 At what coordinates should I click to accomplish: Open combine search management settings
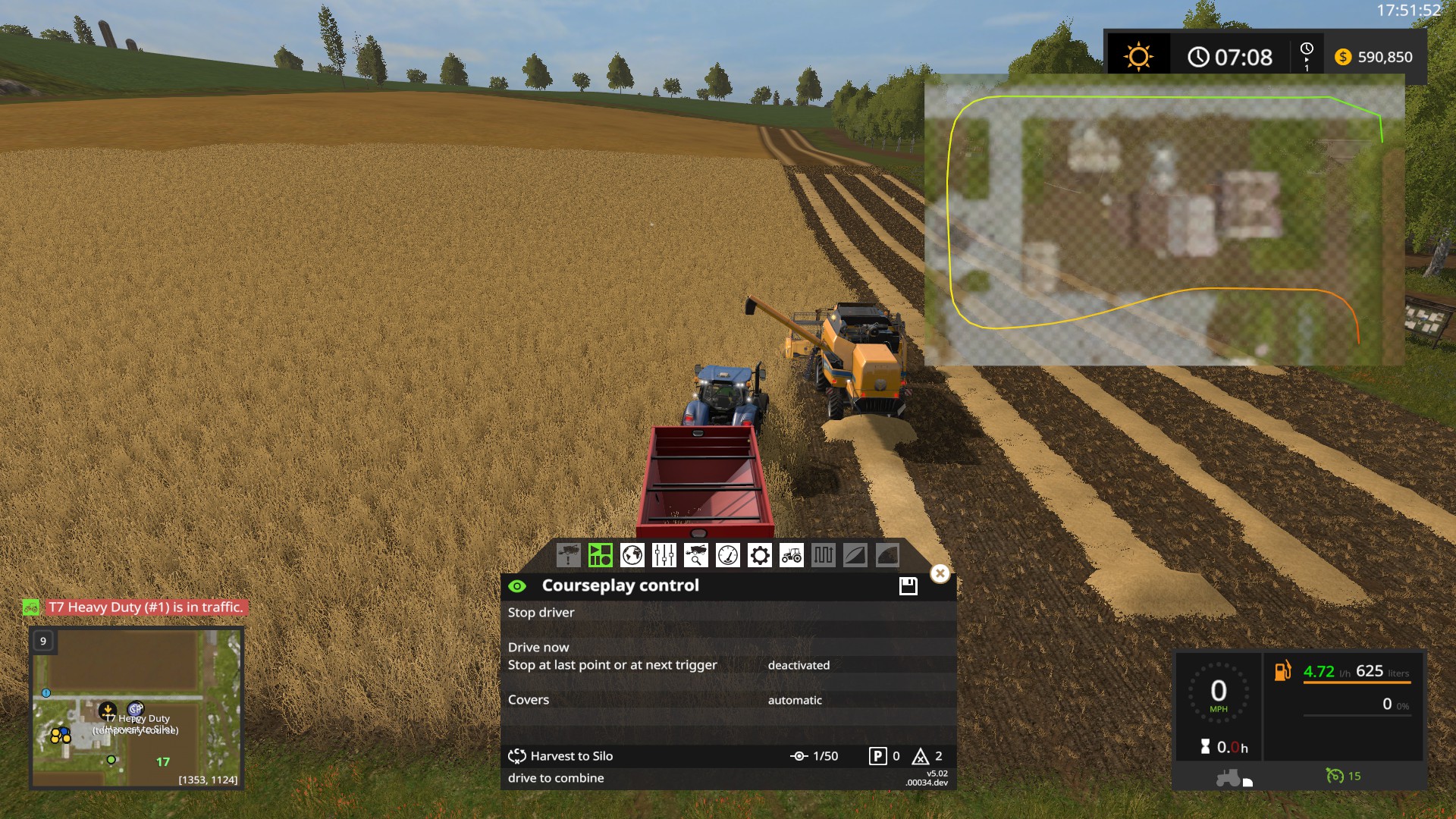(695, 556)
